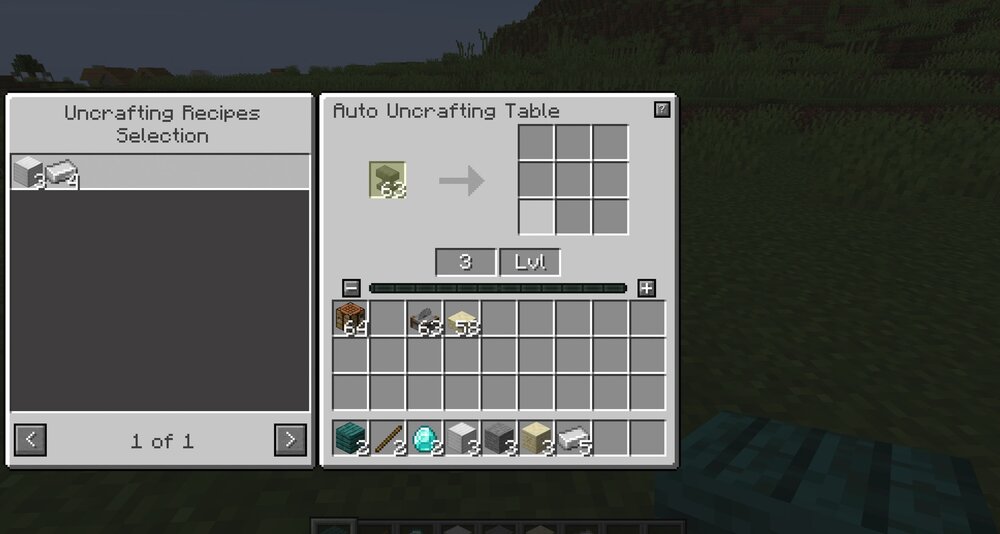Select the iron ingots hotbar slot
This screenshot has height=534, width=1000.
[572, 438]
